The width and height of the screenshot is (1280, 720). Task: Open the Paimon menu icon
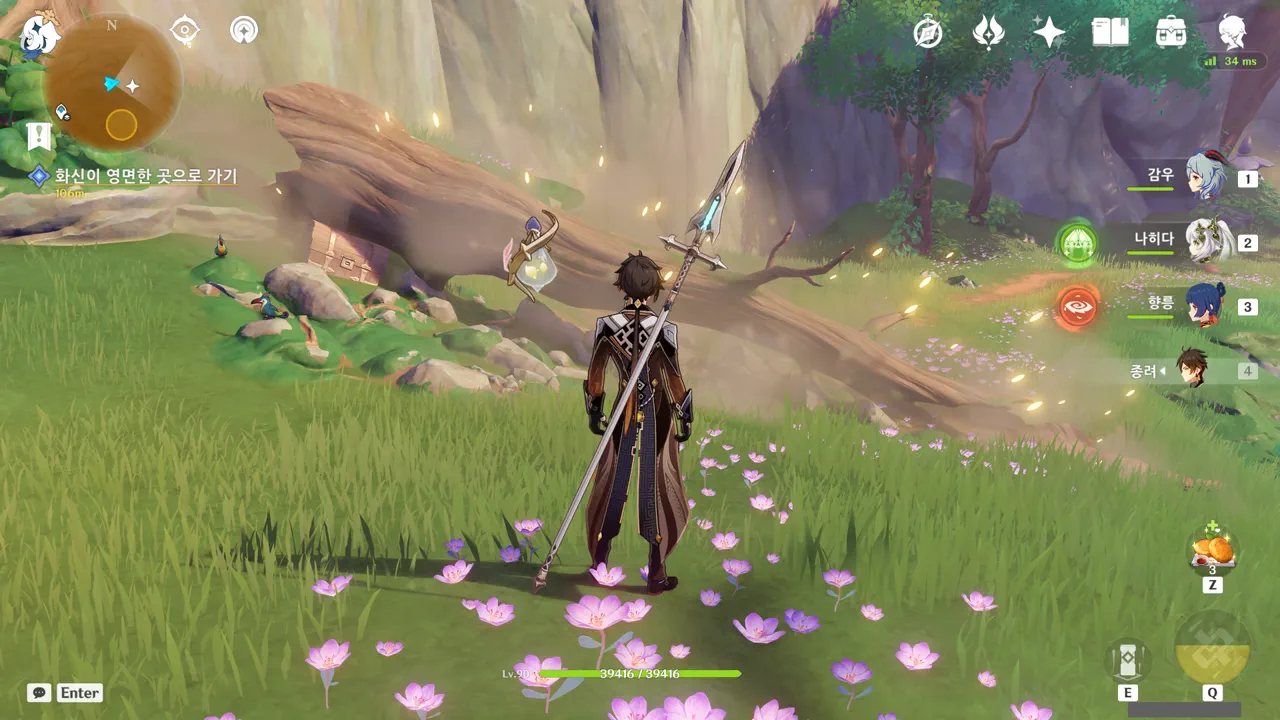(x=40, y=36)
